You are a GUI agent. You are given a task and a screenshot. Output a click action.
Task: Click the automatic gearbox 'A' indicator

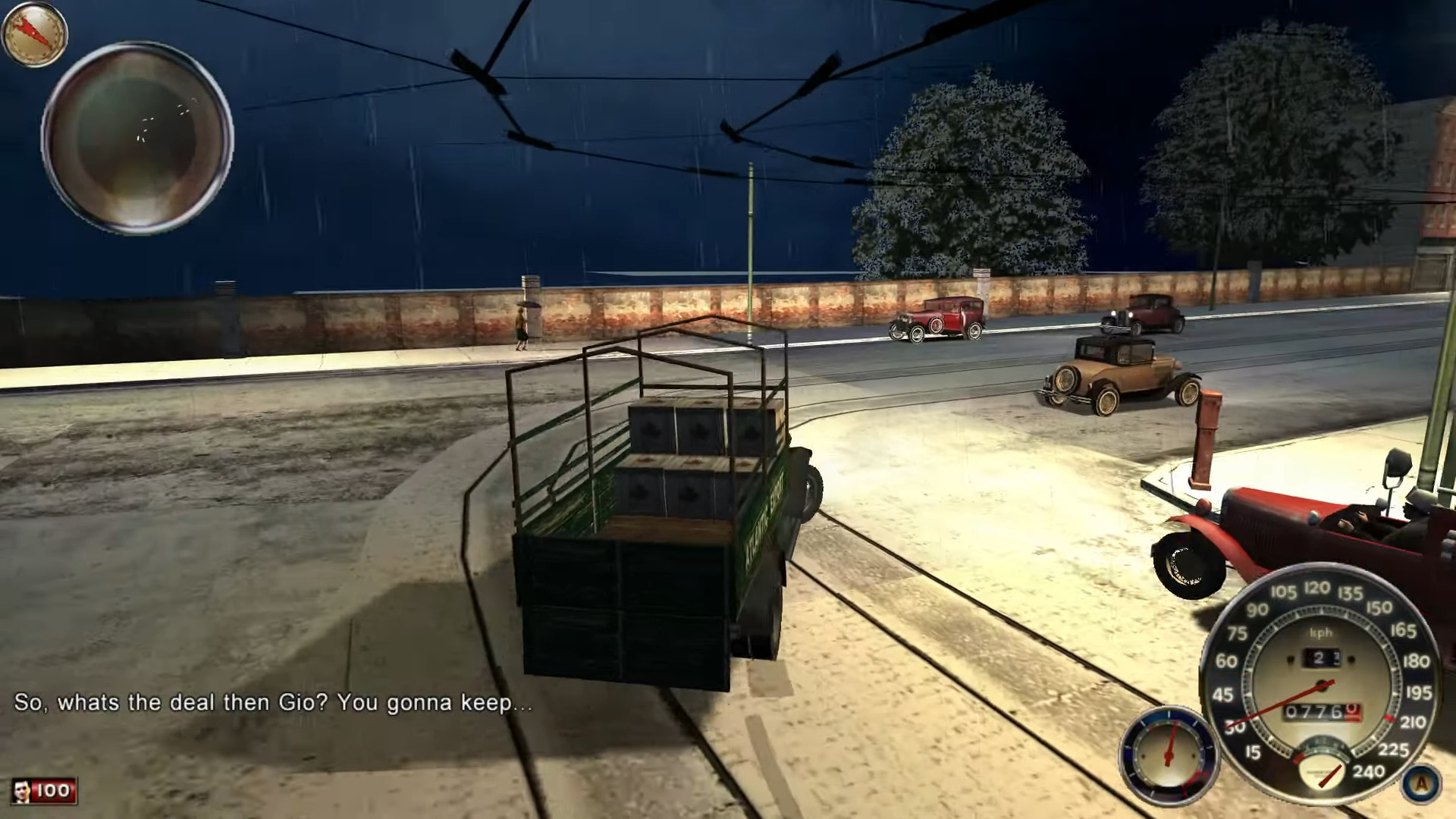[x=1420, y=783]
